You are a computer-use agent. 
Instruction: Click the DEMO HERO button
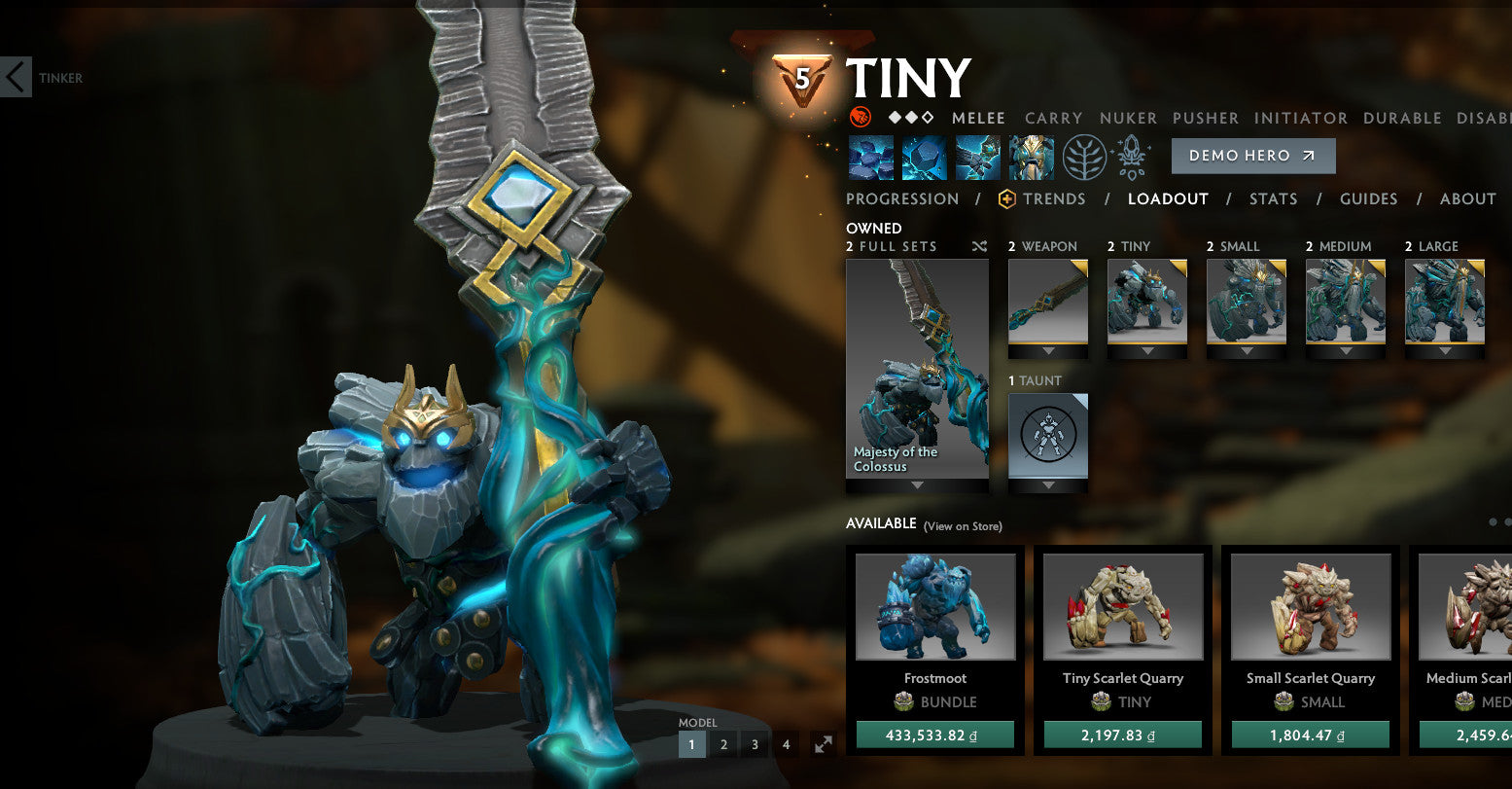(1253, 156)
